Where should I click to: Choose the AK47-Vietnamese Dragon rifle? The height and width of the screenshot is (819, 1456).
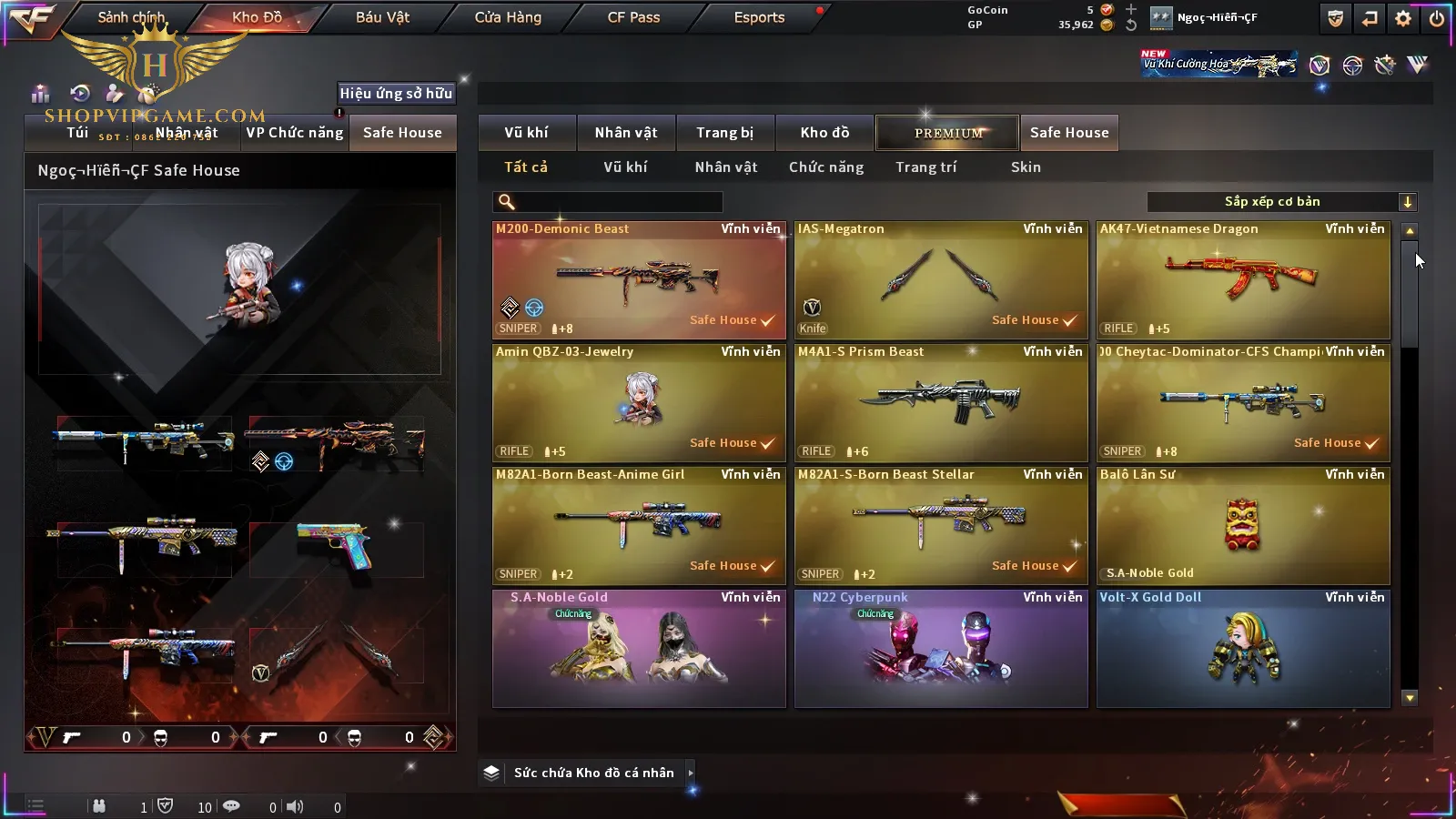point(1243,280)
